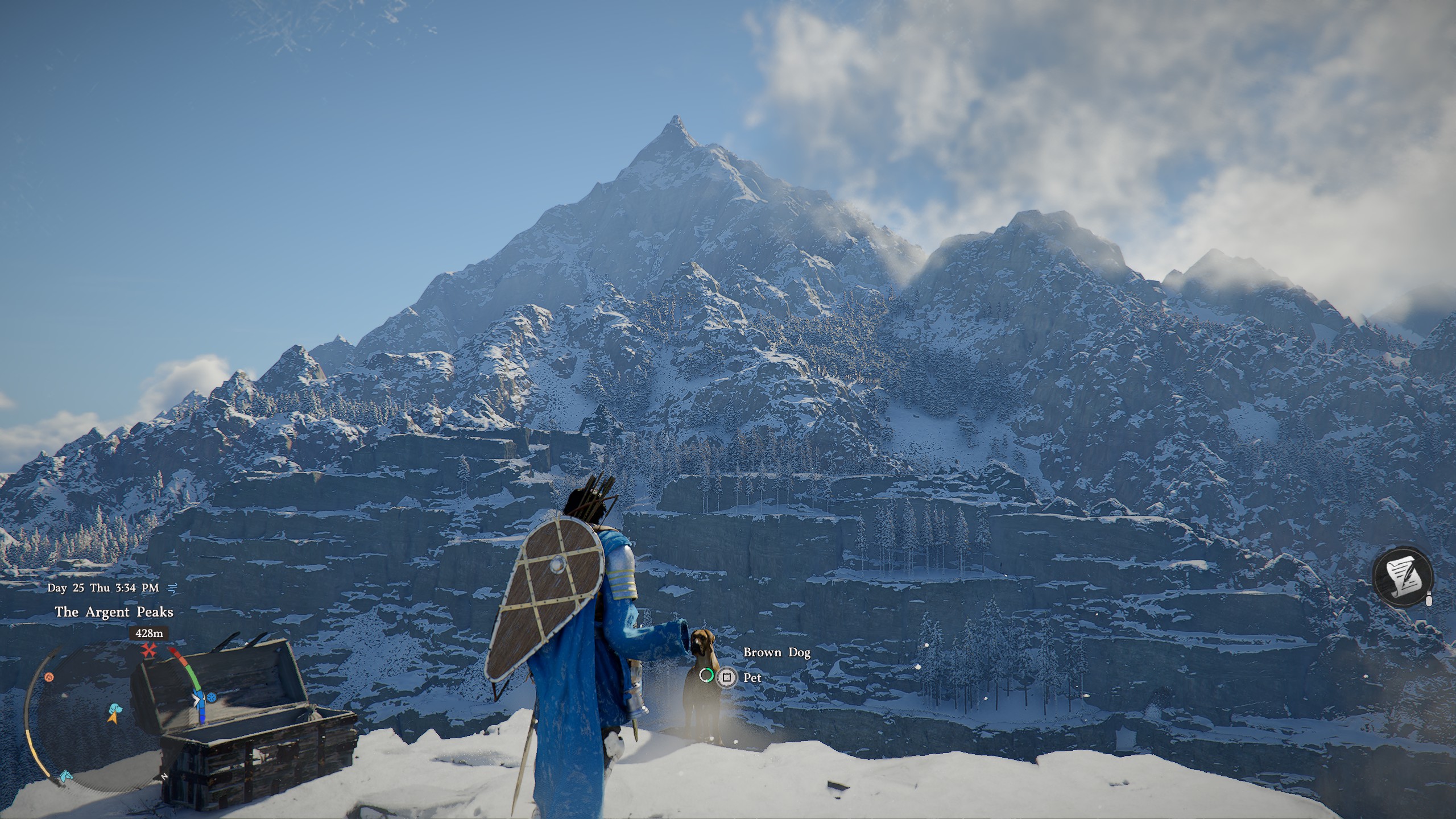Select the blue horse head minimap marker
1456x819 pixels.
(x=67, y=775)
